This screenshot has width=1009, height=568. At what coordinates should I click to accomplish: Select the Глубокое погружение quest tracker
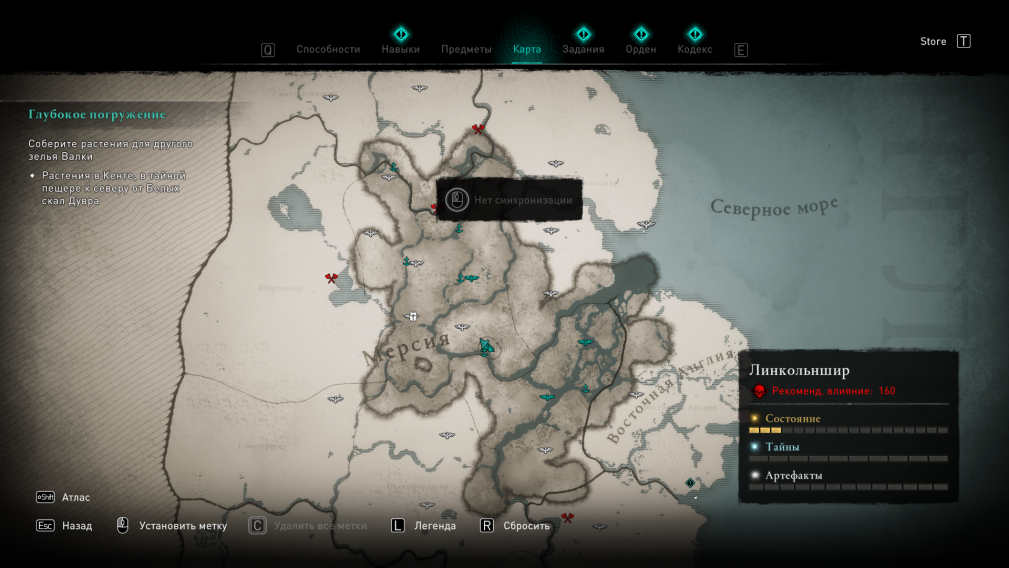[97, 115]
